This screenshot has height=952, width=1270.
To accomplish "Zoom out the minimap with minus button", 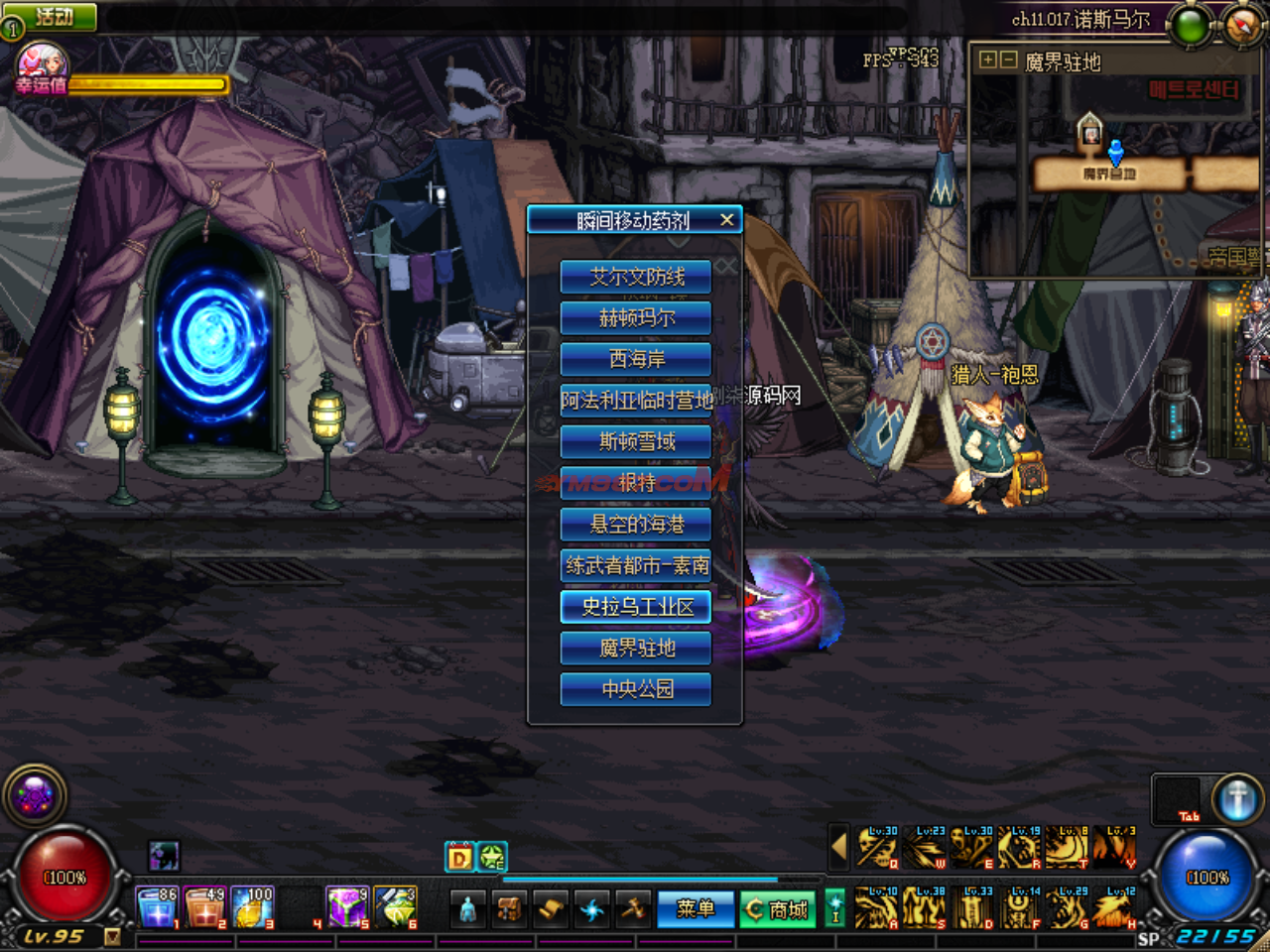I will point(1008,60).
